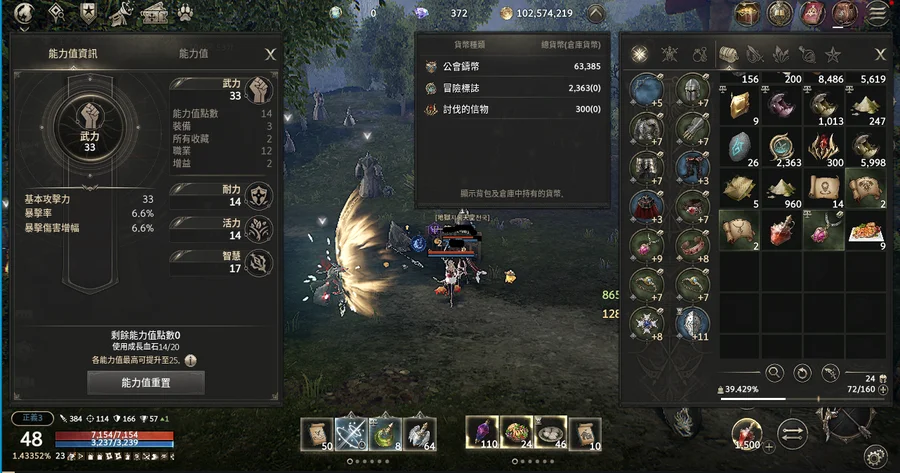Viewport: 900px width, 473px height.
Task: Open the inventory star tab
Action: [833, 54]
